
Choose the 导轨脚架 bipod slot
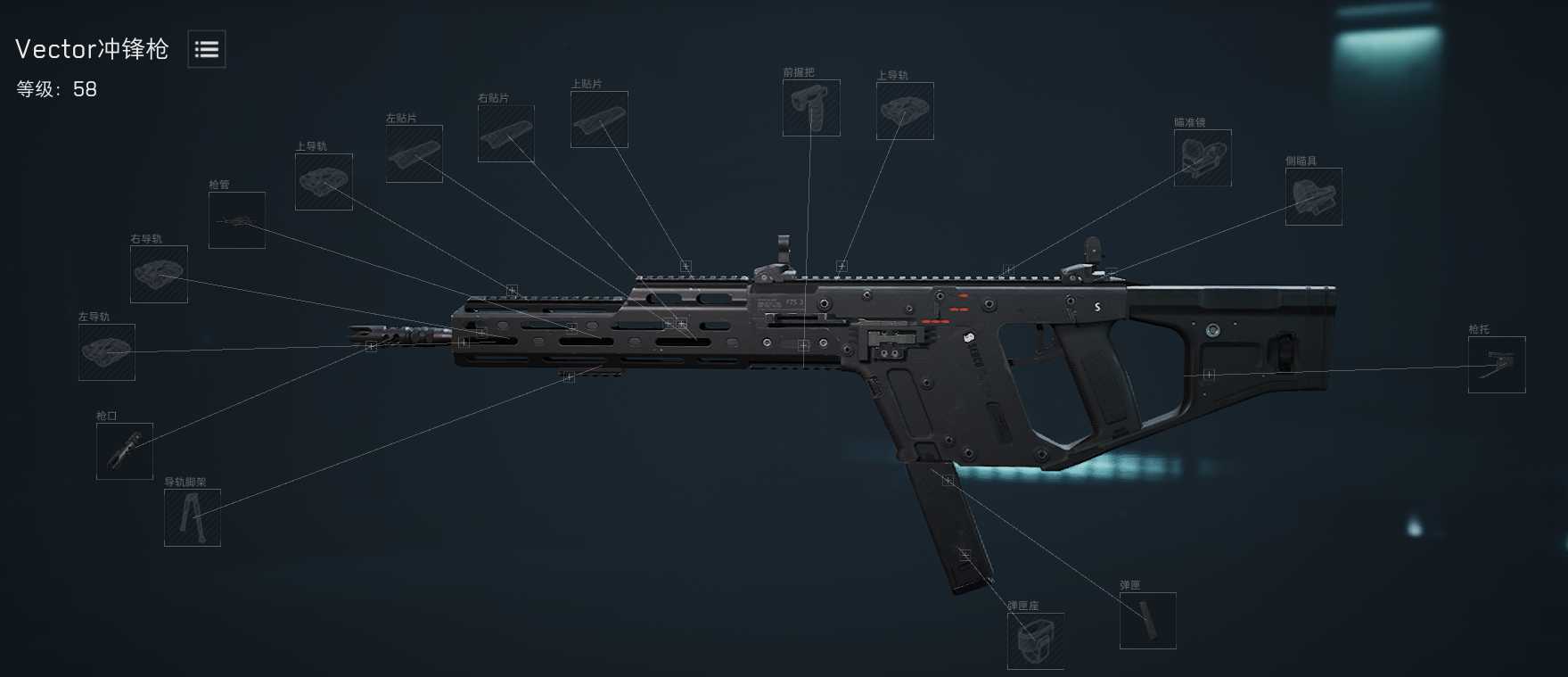pos(193,517)
